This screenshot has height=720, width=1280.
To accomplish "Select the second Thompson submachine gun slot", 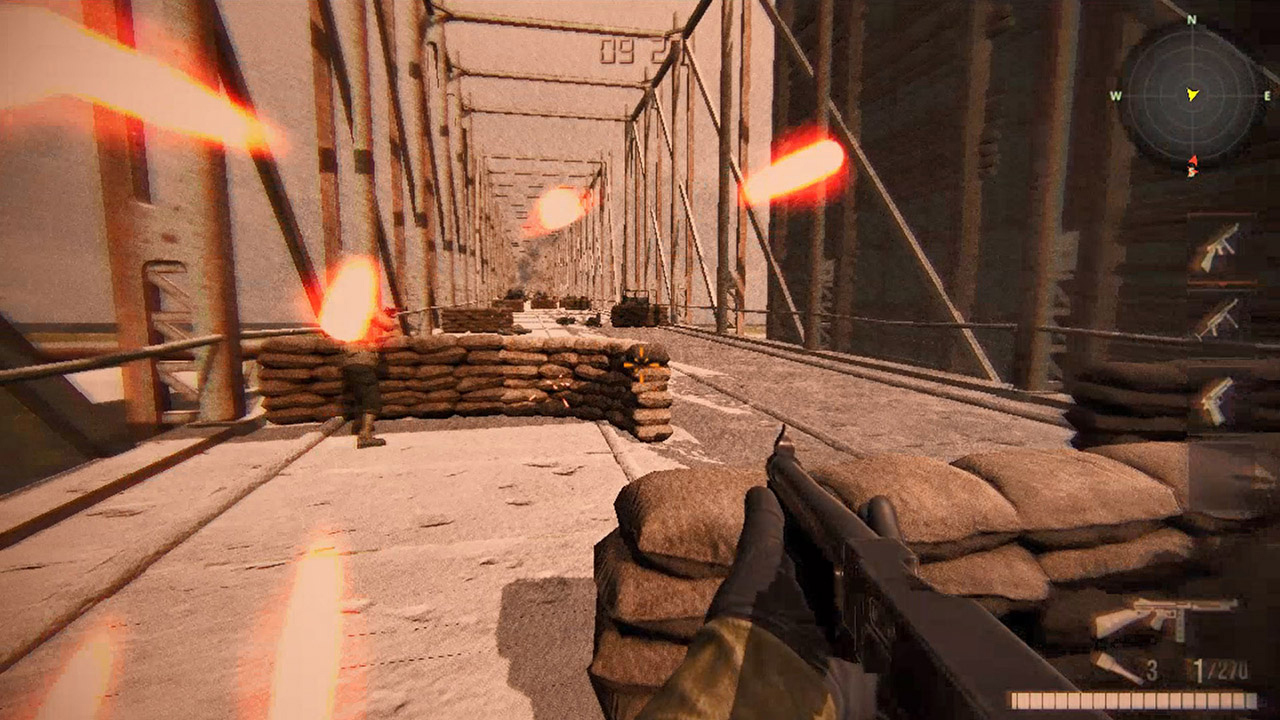I will coord(1217,319).
